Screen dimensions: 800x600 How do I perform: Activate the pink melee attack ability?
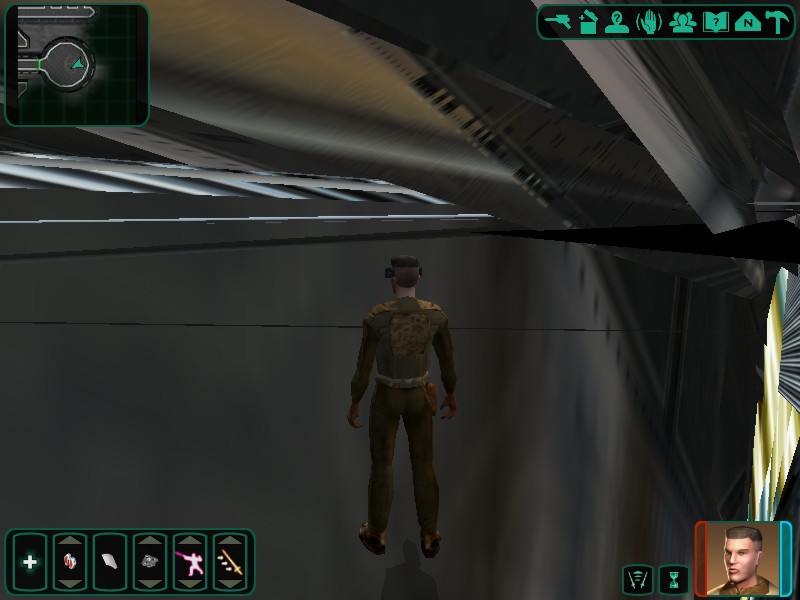tap(190, 562)
